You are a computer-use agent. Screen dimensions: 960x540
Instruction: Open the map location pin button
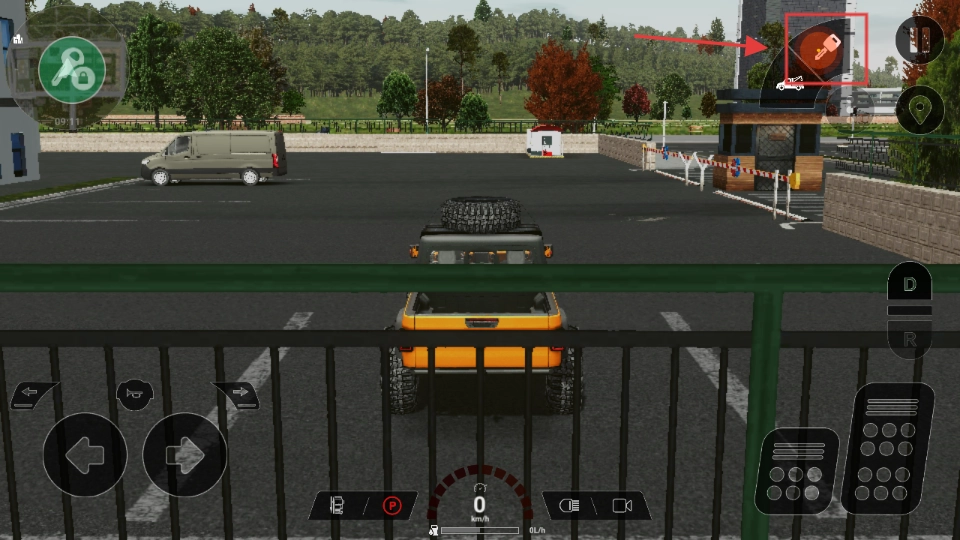pos(920,110)
